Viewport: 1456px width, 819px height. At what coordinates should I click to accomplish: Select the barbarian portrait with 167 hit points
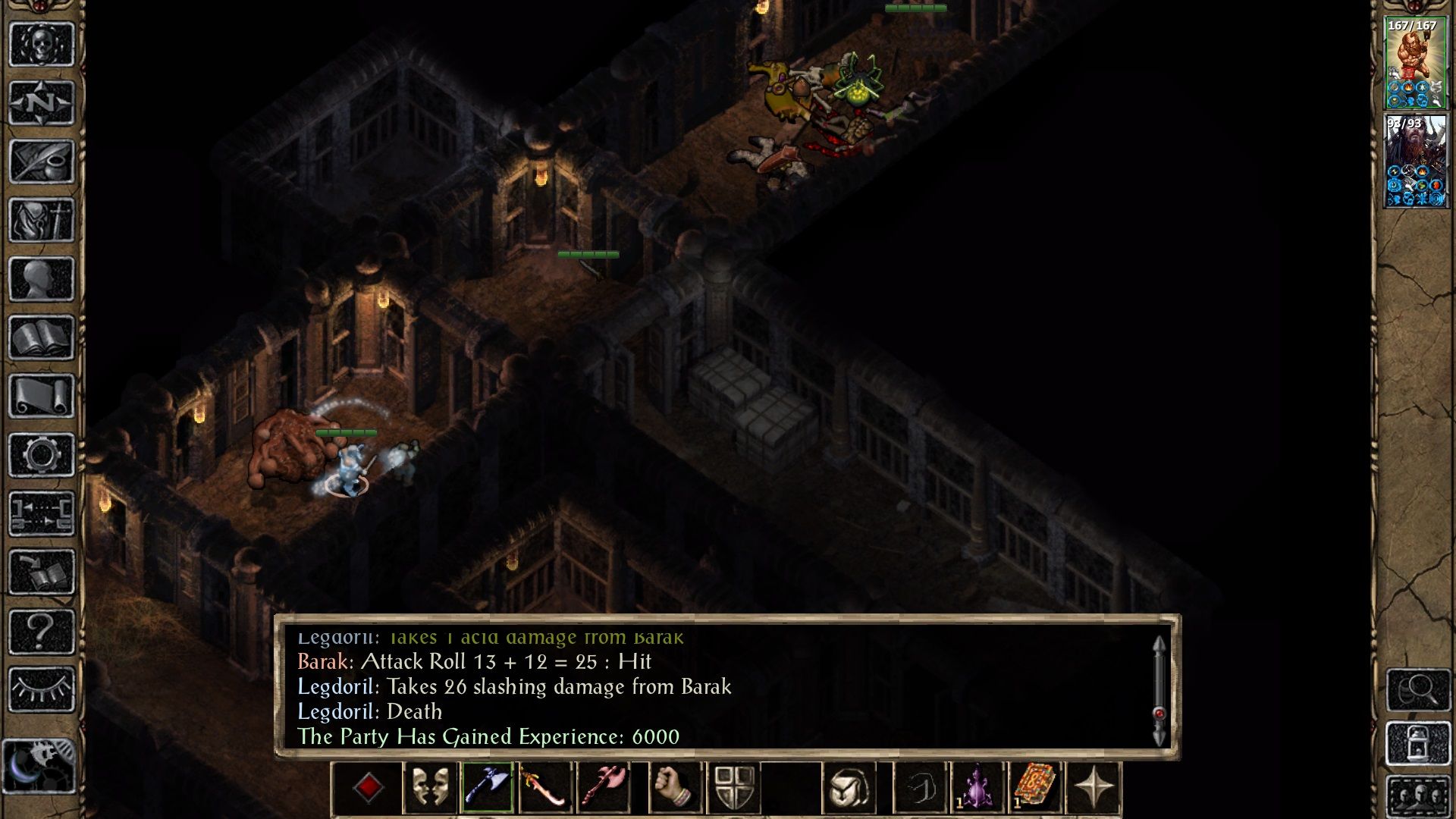tap(1415, 63)
